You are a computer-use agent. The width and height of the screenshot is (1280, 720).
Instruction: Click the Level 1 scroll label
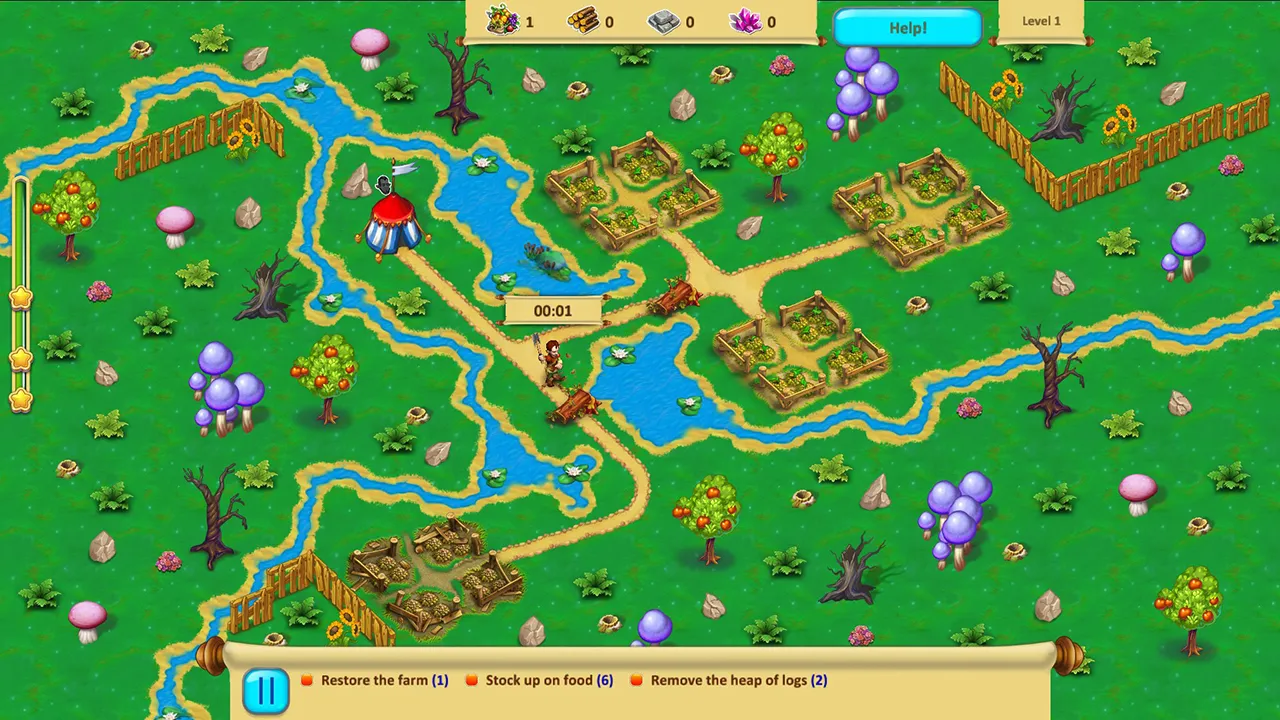[x=1040, y=21]
